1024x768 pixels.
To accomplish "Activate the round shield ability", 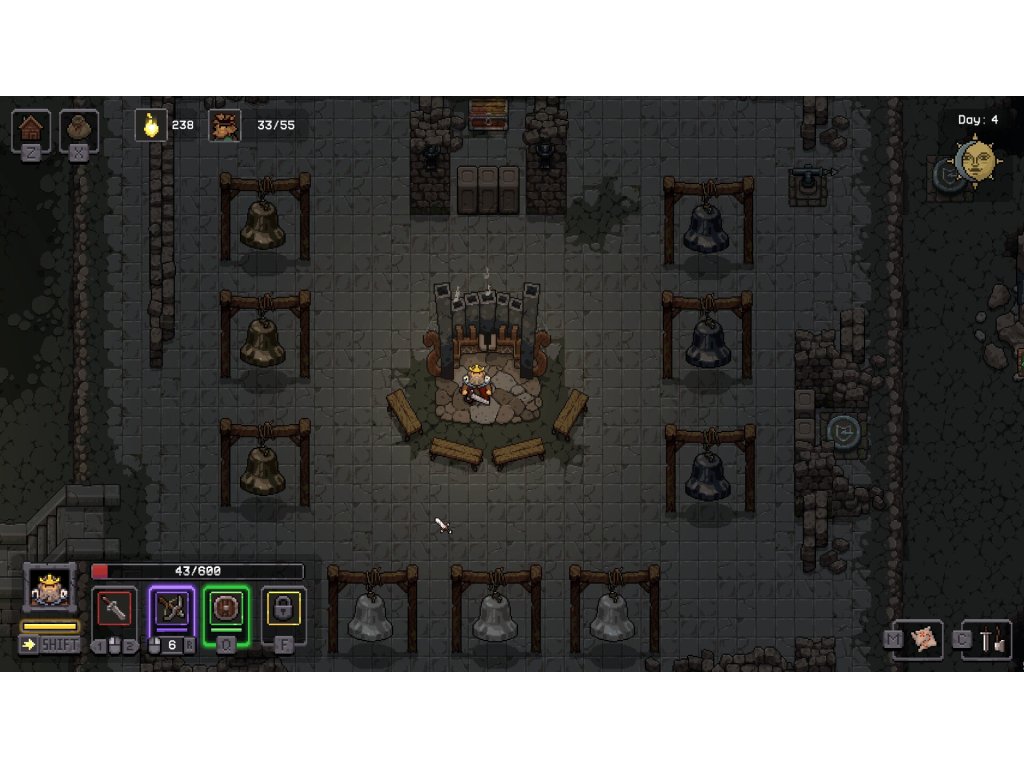I will (x=226, y=609).
